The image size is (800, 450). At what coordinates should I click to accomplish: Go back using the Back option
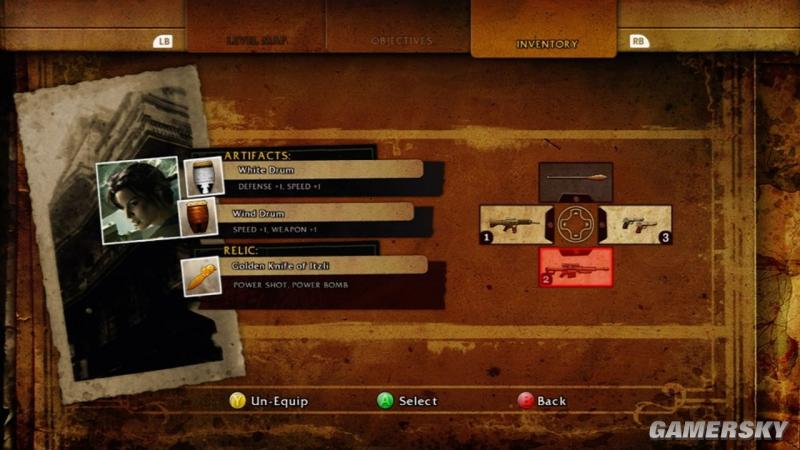pyautogui.click(x=542, y=401)
